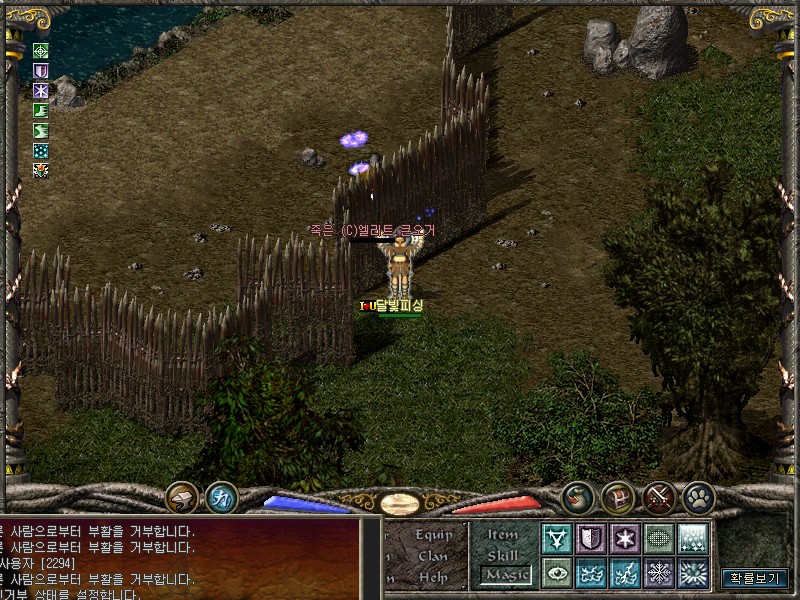The height and width of the screenshot is (600, 800).
Task: Click the crossed swords round button
Action: point(658,496)
